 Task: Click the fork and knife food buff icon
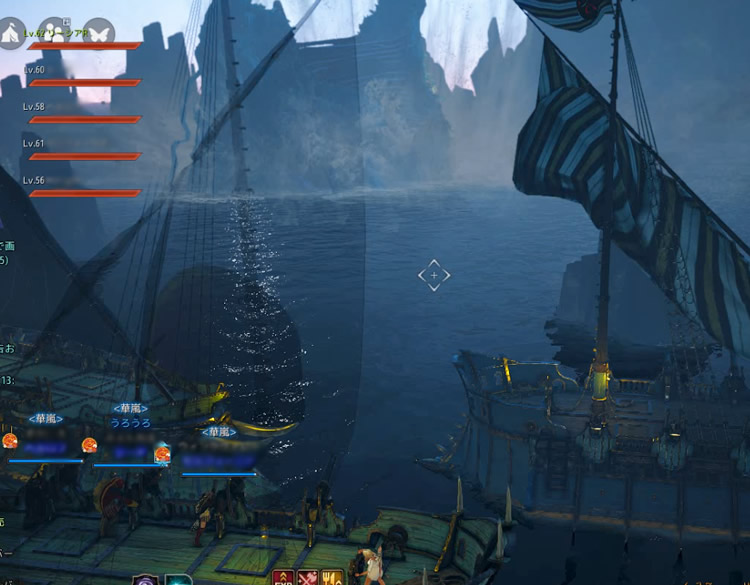click(x=333, y=576)
